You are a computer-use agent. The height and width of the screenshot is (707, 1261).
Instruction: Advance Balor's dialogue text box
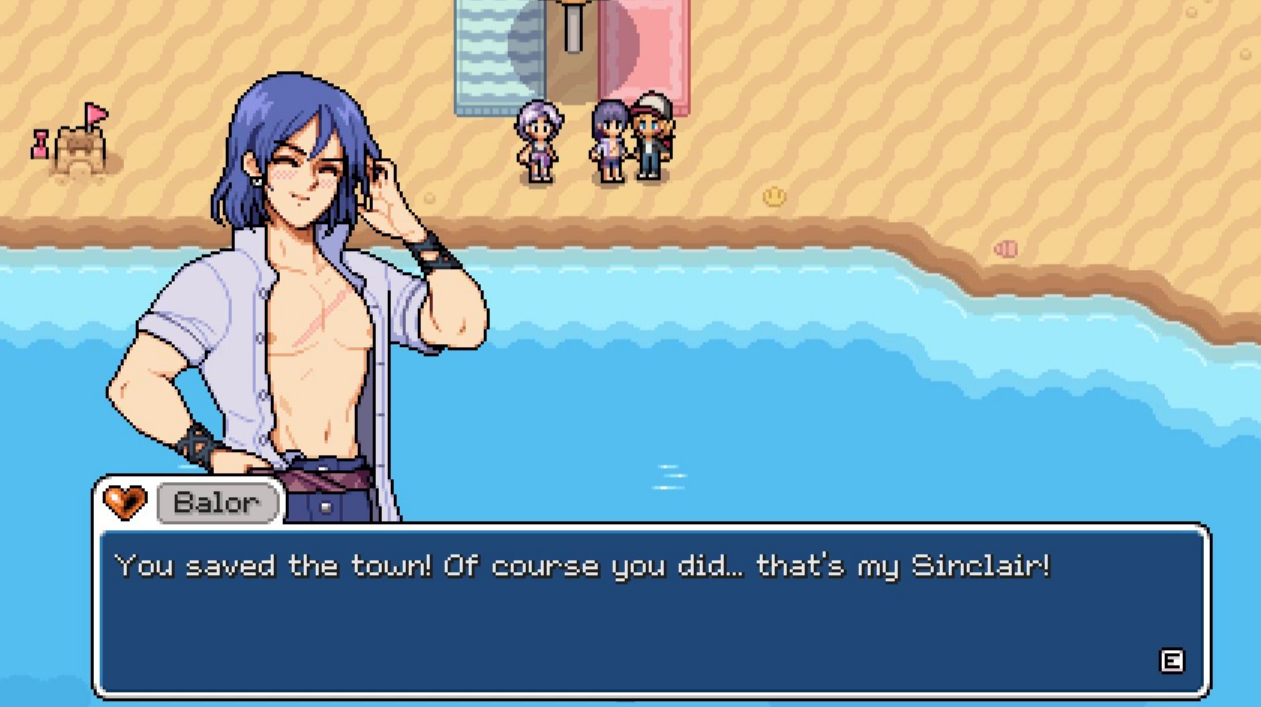click(x=1171, y=661)
